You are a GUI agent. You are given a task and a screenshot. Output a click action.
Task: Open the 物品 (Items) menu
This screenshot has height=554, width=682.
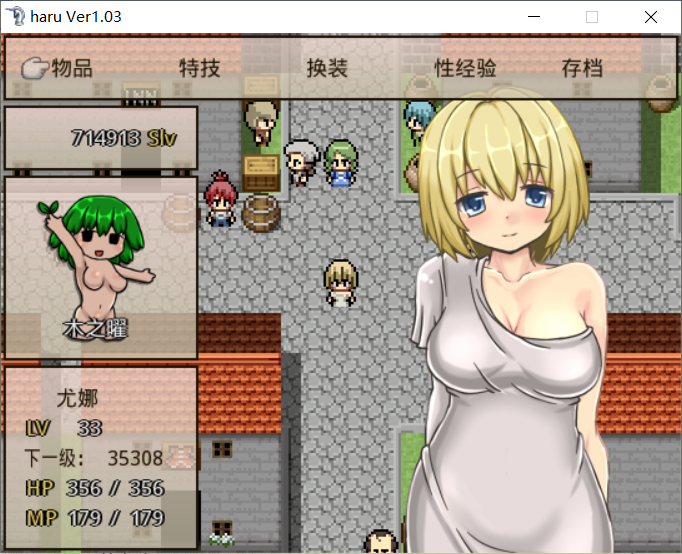71,68
